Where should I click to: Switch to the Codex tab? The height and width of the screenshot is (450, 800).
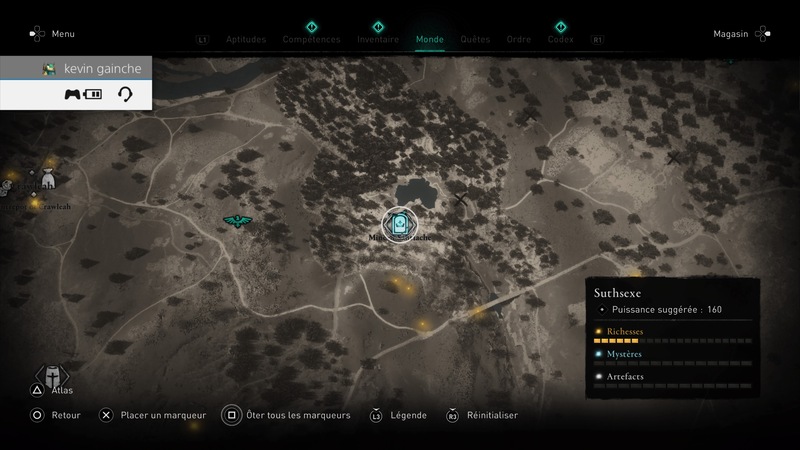pos(561,40)
